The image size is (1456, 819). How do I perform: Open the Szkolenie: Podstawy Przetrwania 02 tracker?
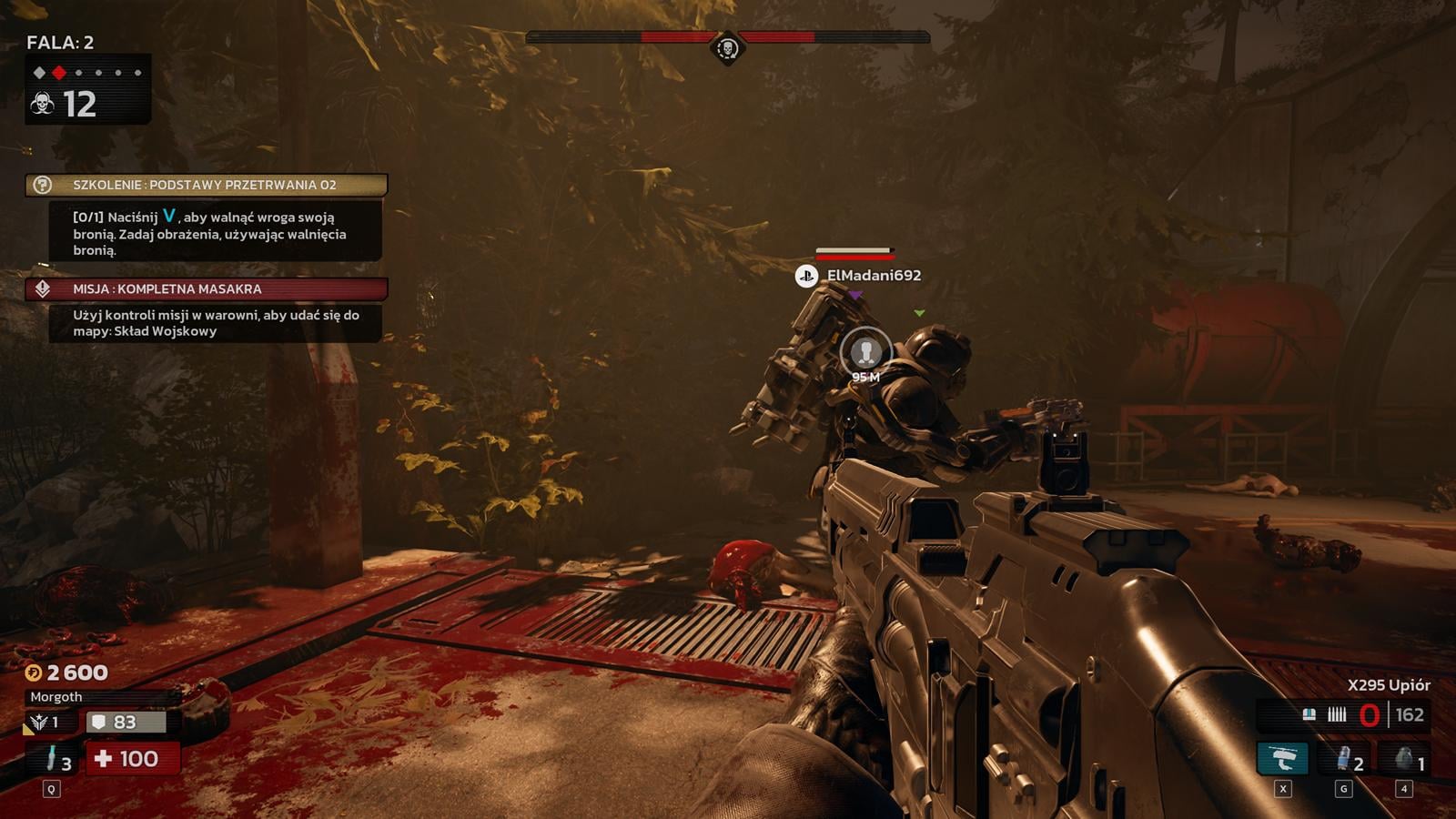(x=207, y=185)
